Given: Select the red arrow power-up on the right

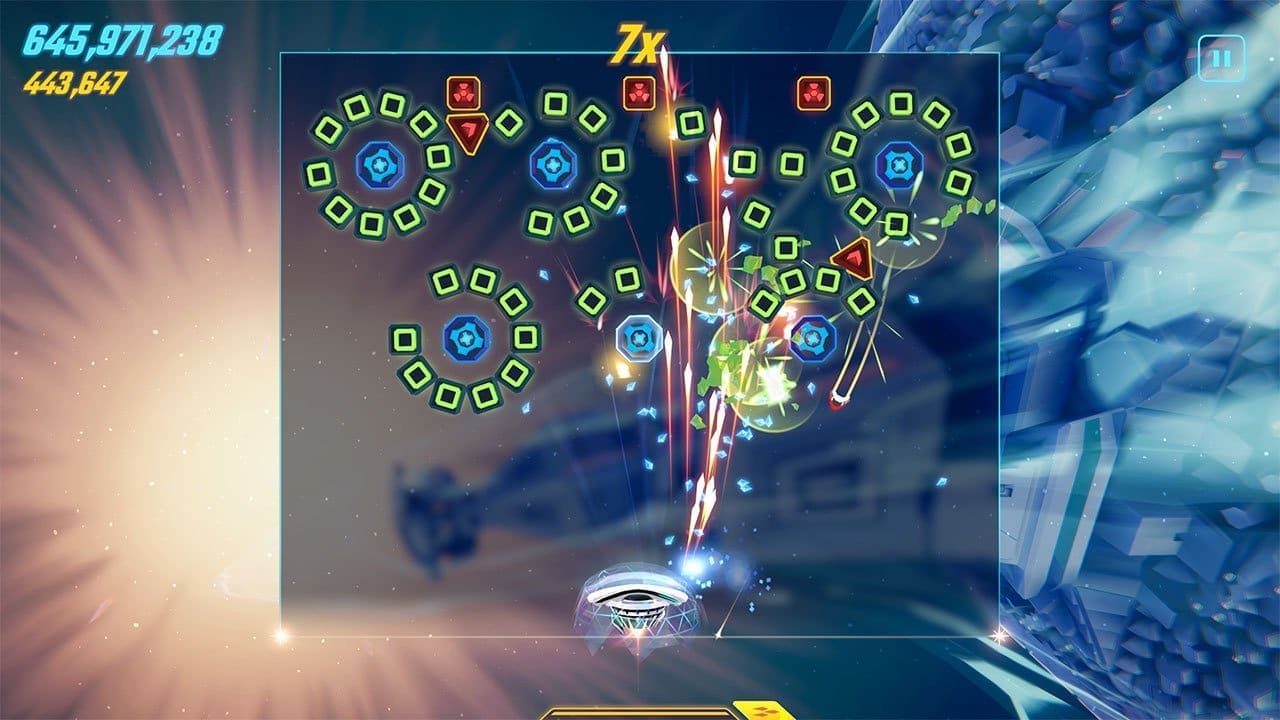Looking at the screenshot, I should point(852,258).
